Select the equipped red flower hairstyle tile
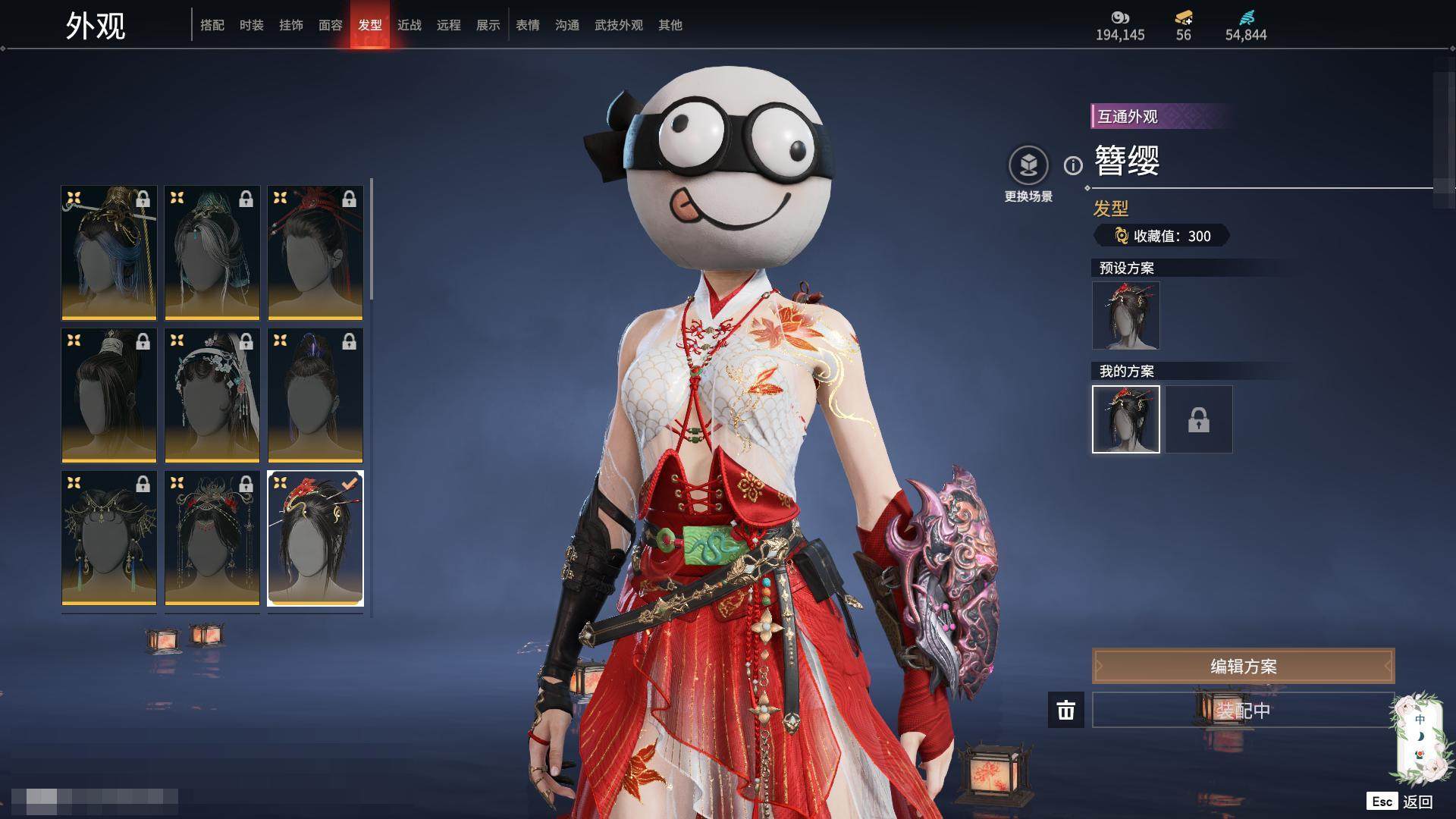 click(x=315, y=538)
